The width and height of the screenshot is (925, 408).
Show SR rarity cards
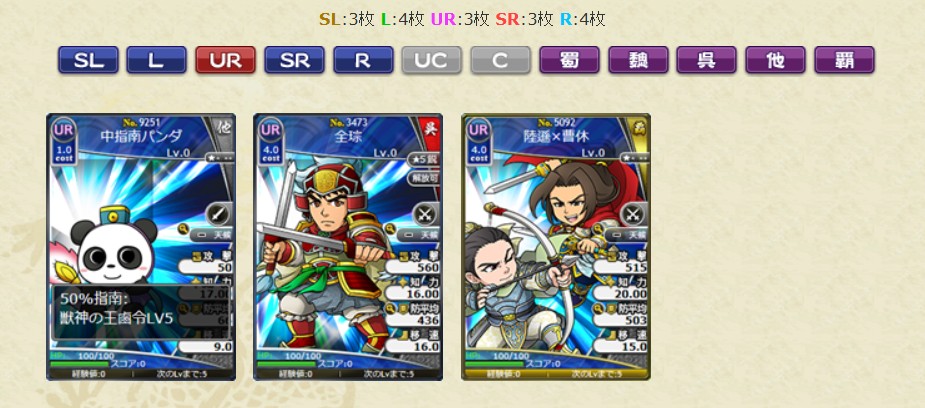coord(295,60)
